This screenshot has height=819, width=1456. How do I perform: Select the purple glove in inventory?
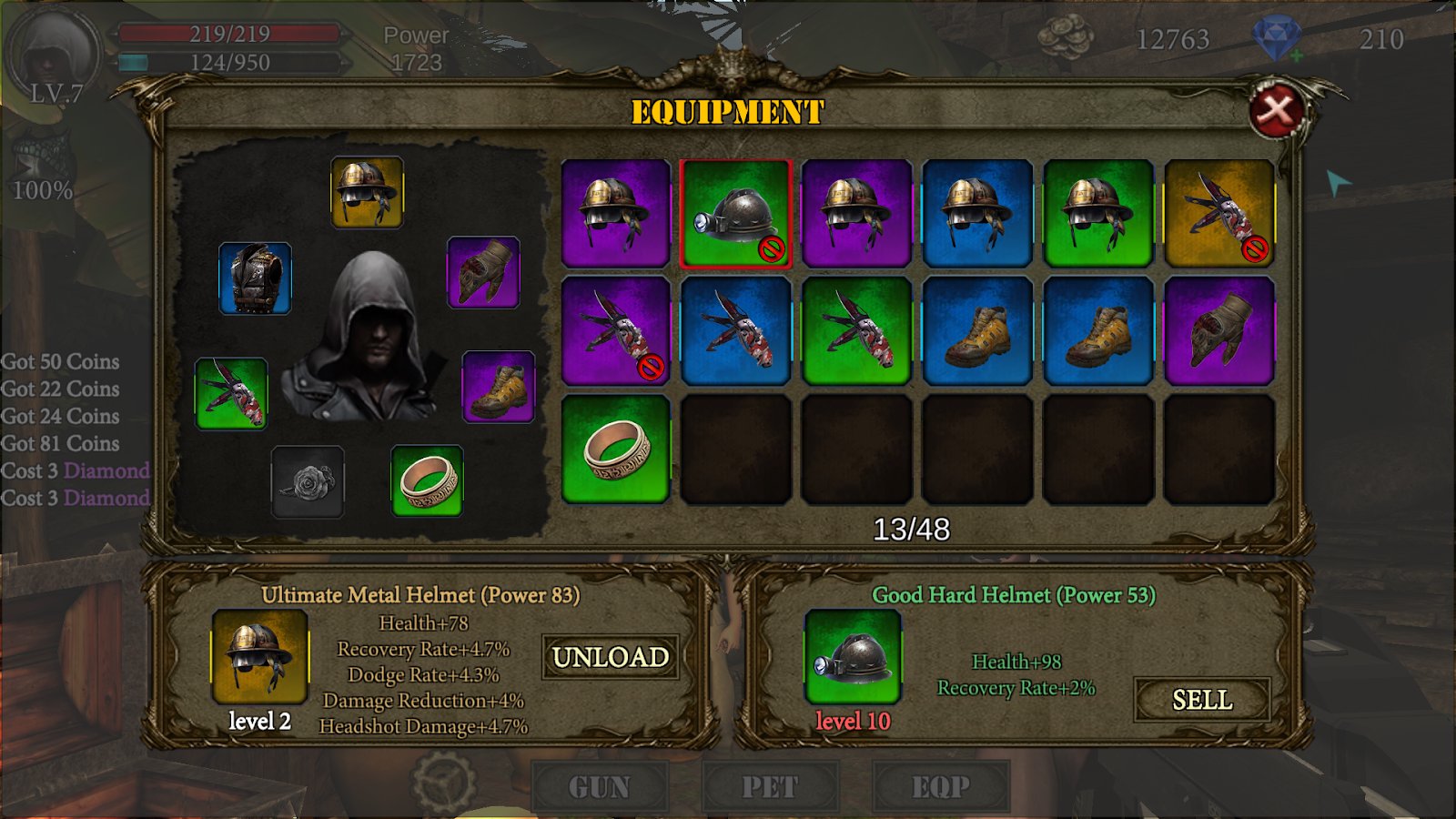click(1218, 331)
